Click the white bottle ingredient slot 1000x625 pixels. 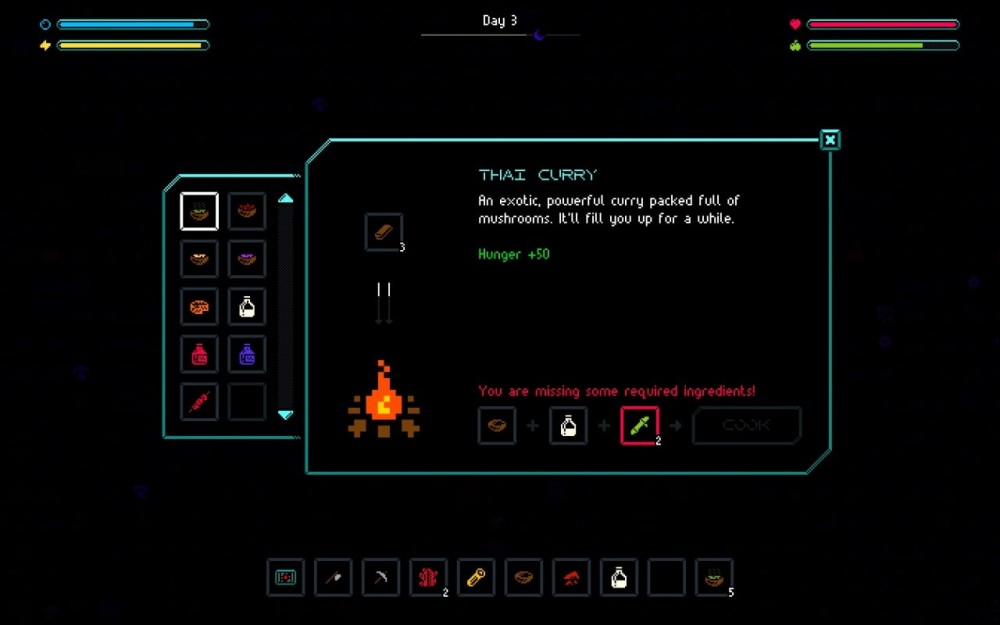(568, 425)
